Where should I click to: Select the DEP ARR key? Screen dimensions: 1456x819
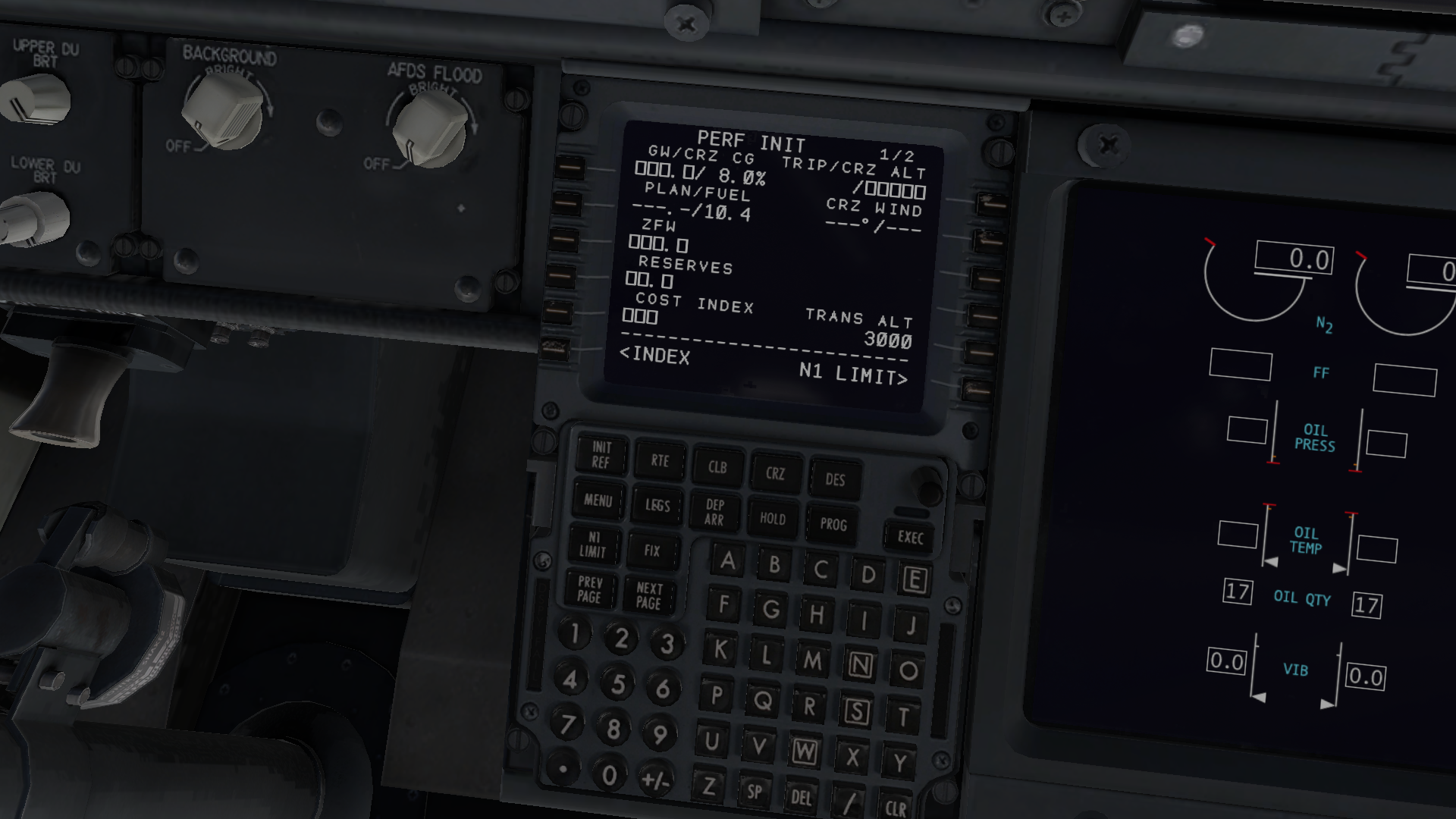pos(714,513)
